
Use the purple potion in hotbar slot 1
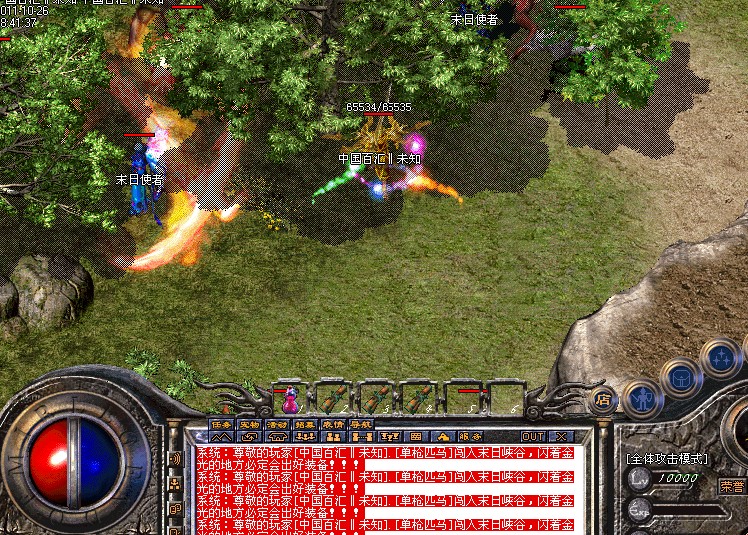point(290,401)
